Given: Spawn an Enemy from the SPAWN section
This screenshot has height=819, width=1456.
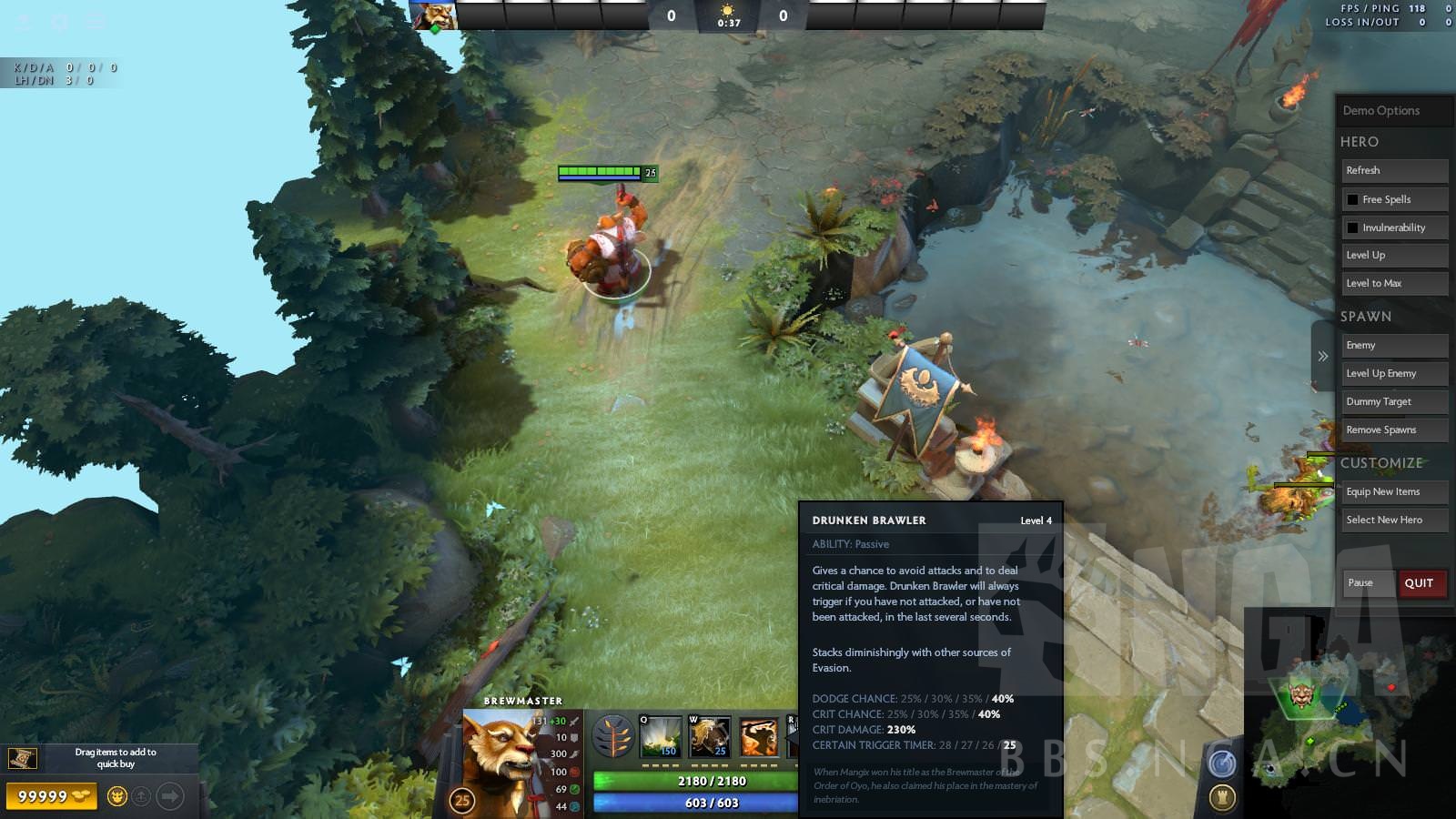Looking at the screenshot, I should 1393,345.
